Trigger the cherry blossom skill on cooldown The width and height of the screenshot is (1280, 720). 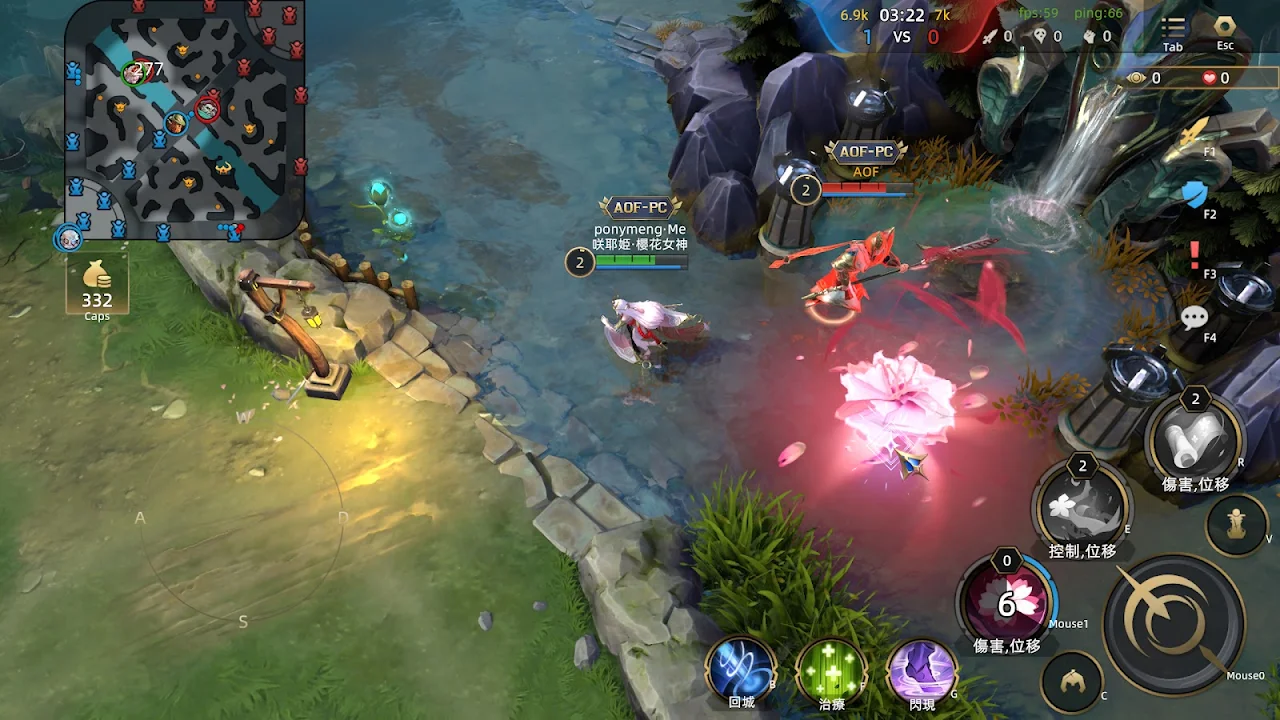tap(1006, 602)
